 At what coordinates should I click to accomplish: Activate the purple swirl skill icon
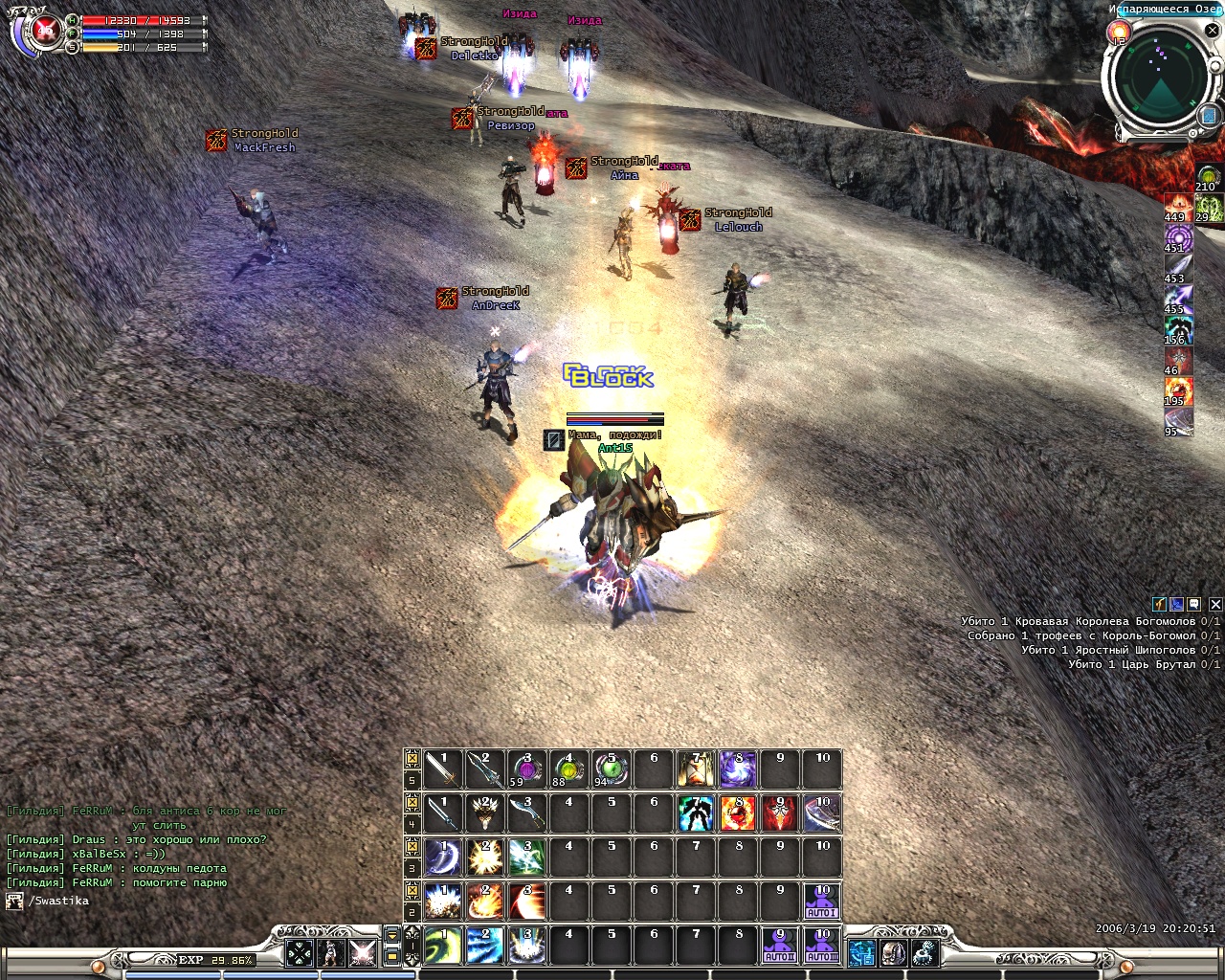738,769
